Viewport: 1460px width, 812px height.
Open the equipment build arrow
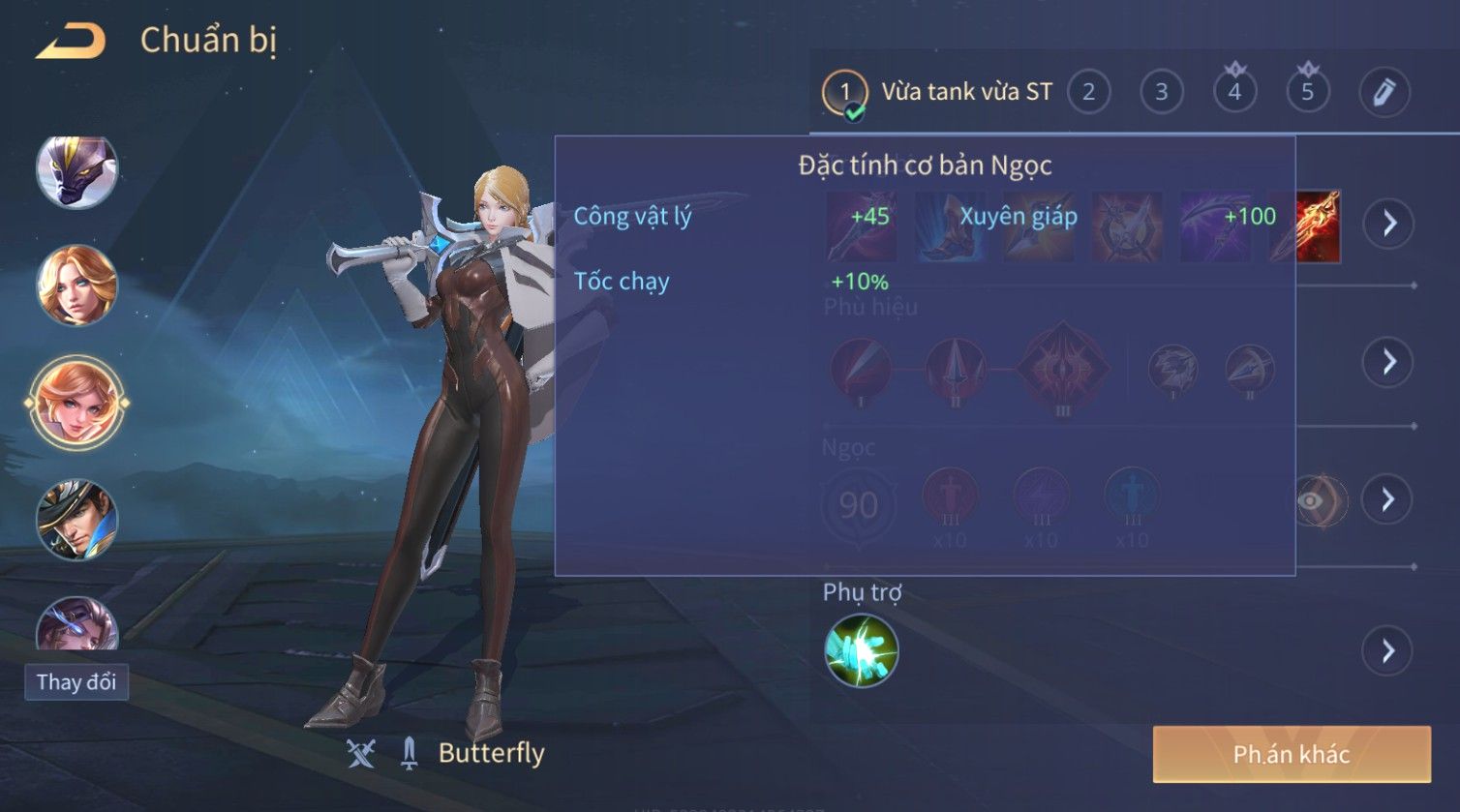1389,224
